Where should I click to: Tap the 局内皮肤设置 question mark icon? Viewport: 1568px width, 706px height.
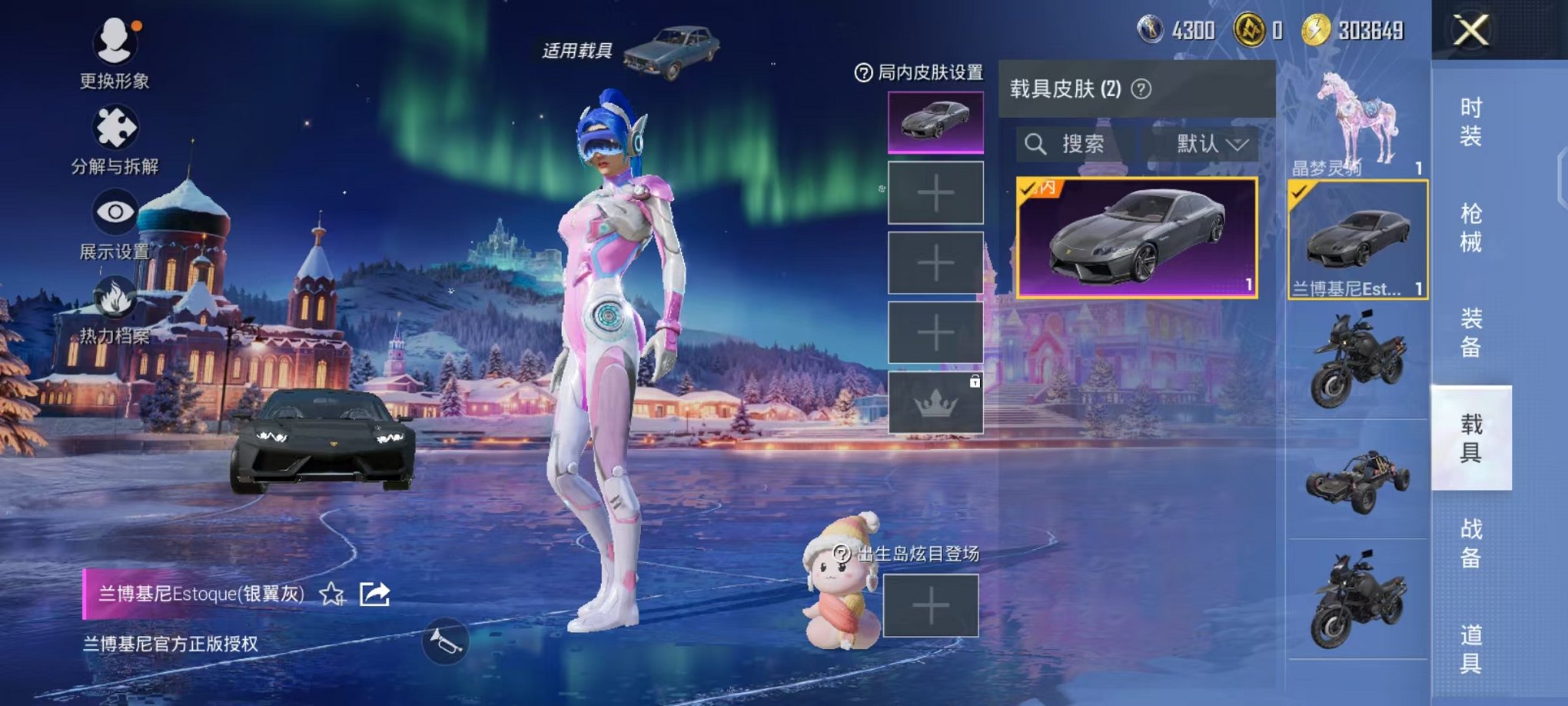point(865,73)
